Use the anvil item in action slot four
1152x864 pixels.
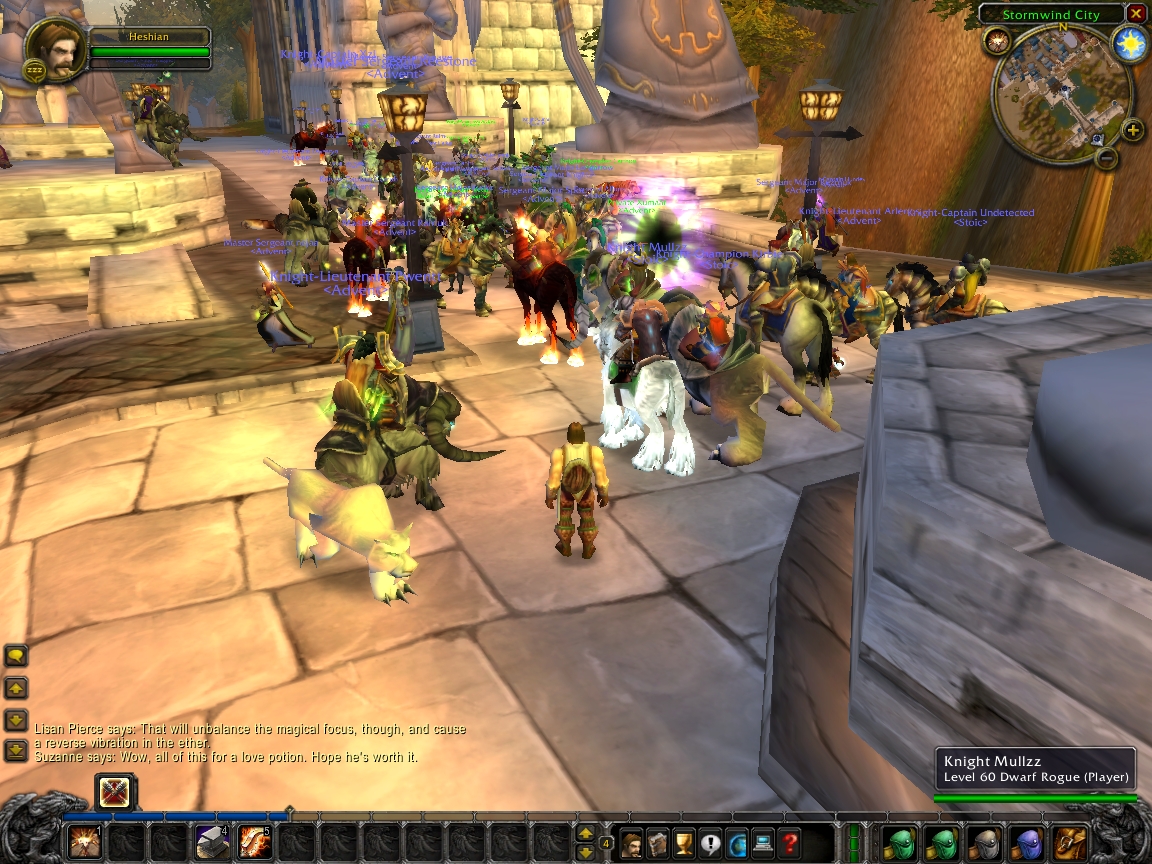[x=212, y=842]
